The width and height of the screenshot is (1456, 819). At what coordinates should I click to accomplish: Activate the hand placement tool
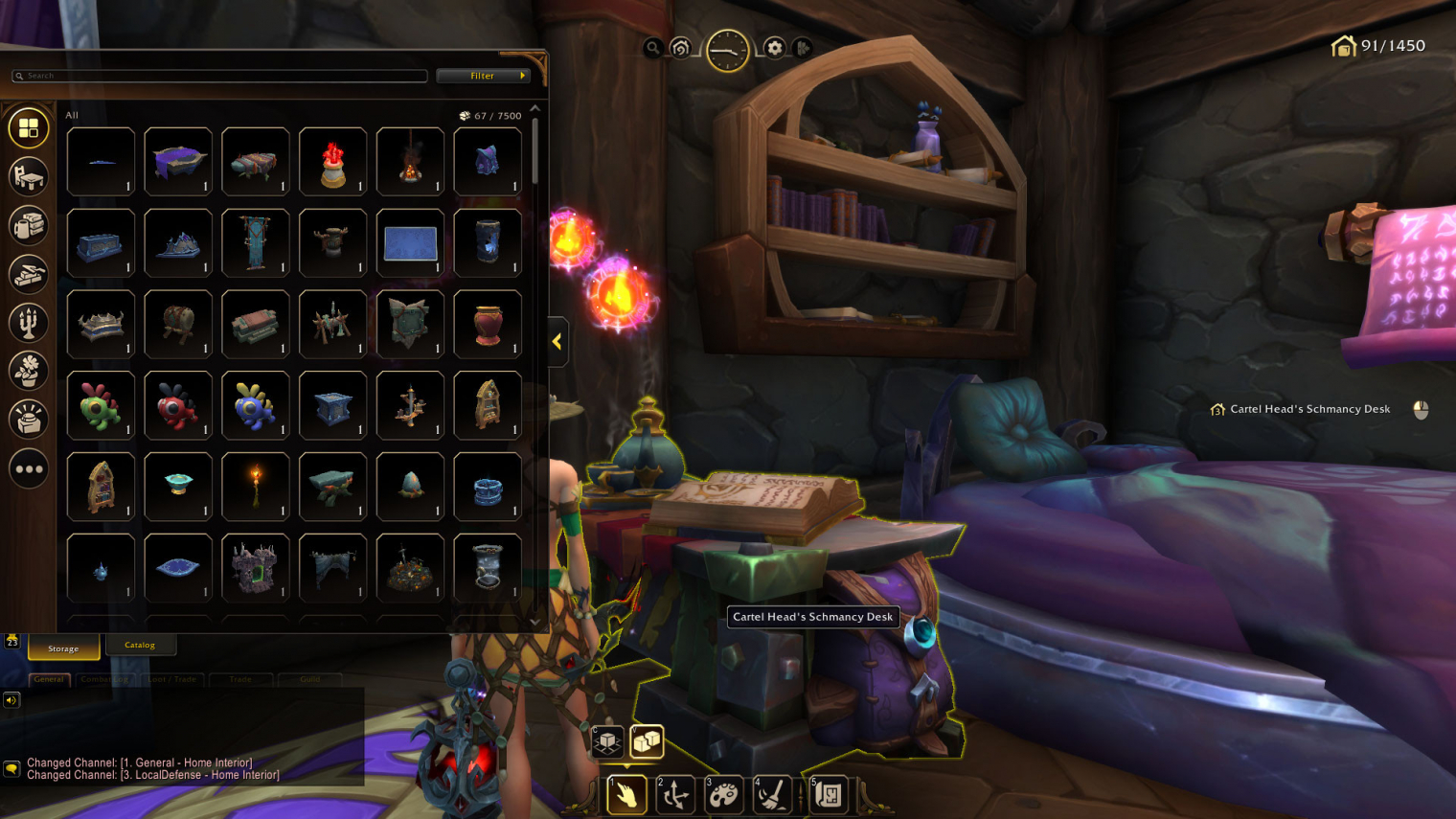click(x=626, y=795)
